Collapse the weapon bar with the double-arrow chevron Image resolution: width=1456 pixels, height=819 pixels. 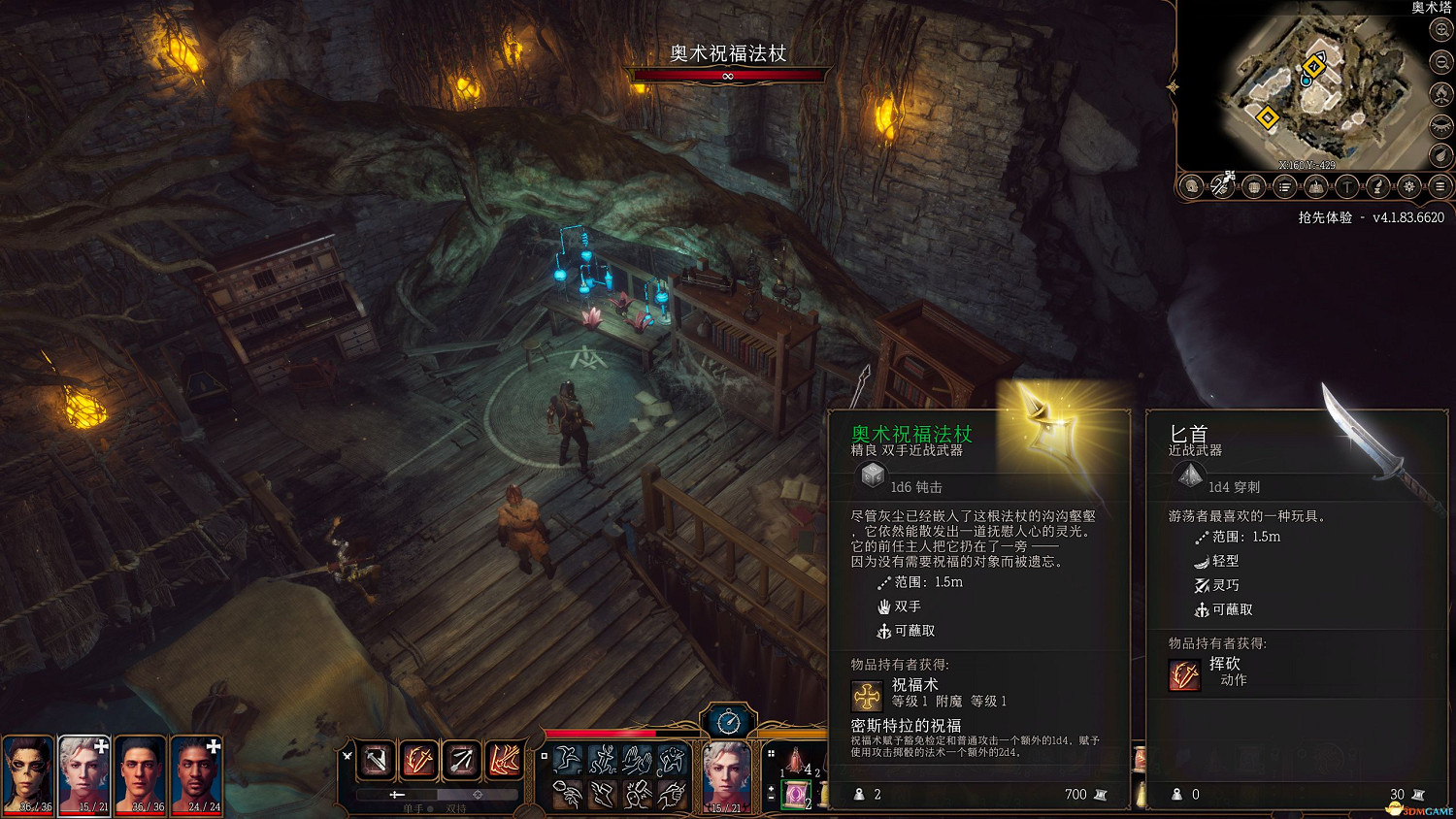click(x=347, y=756)
